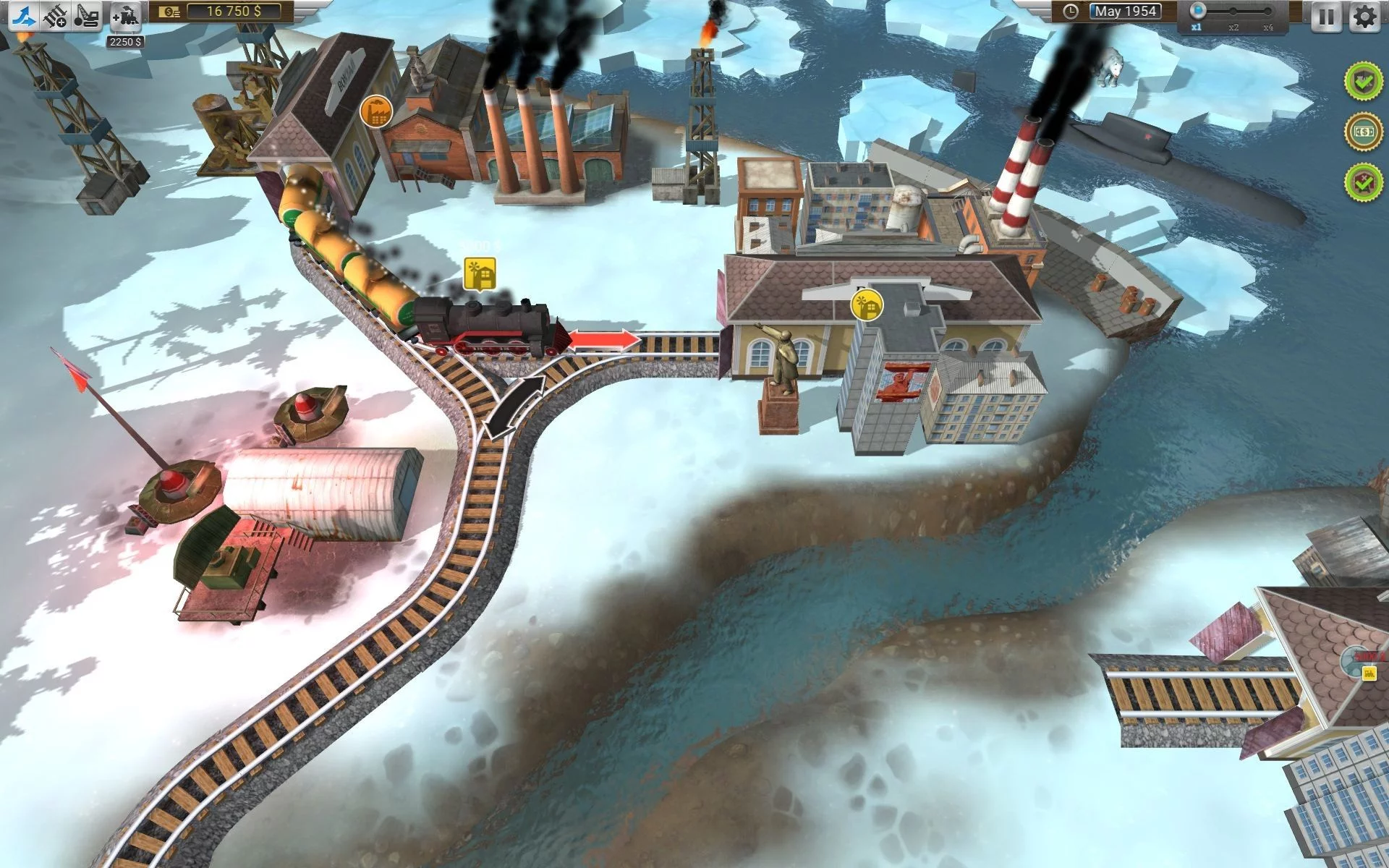Click the x1 speed slider knob

pos(1199,11)
